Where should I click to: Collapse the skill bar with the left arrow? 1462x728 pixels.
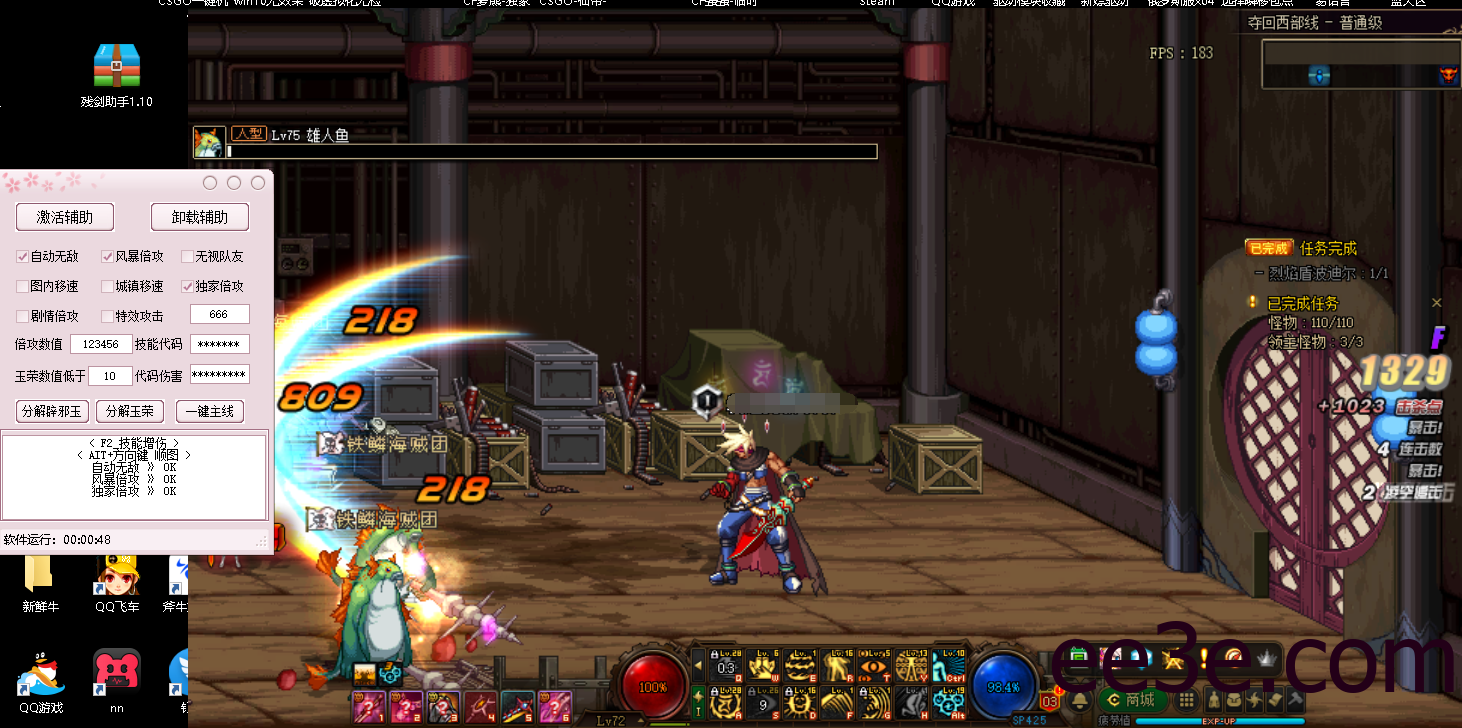point(698,665)
